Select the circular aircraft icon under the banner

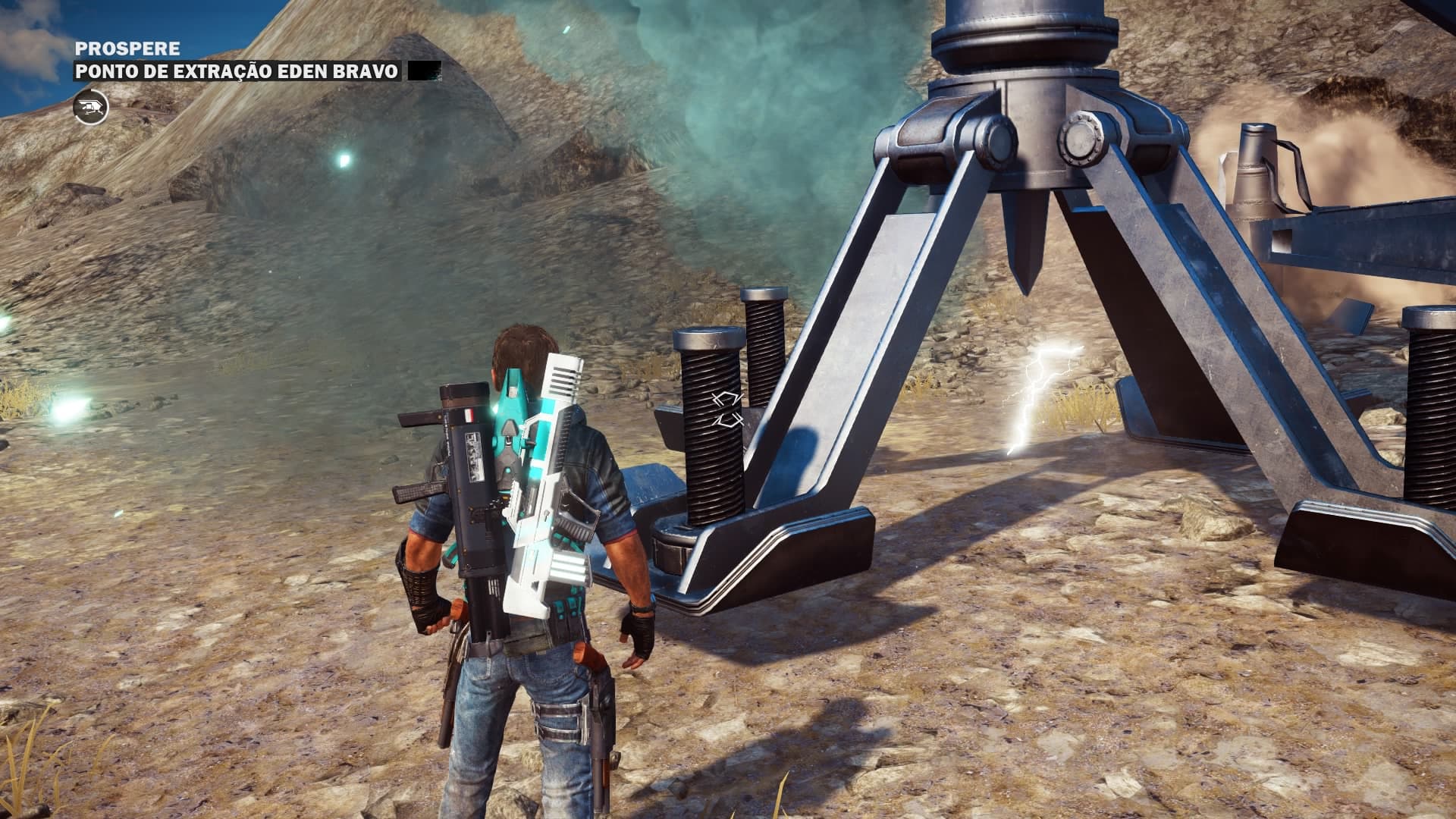coord(91,107)
